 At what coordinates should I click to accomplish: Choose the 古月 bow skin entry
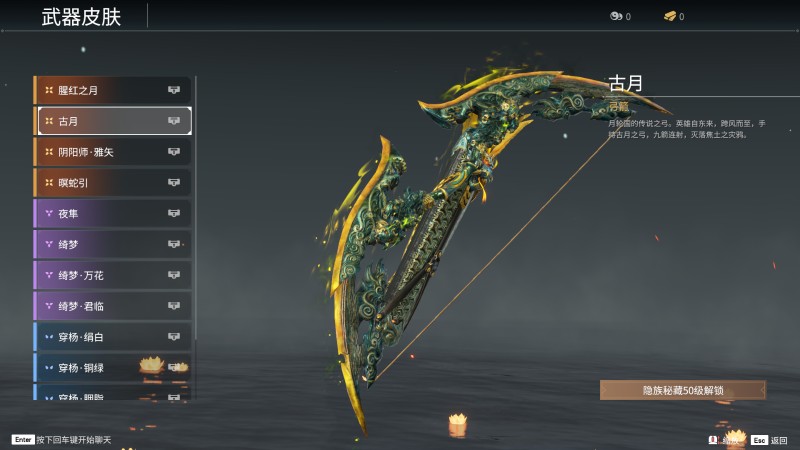click(x=112, y=121)
